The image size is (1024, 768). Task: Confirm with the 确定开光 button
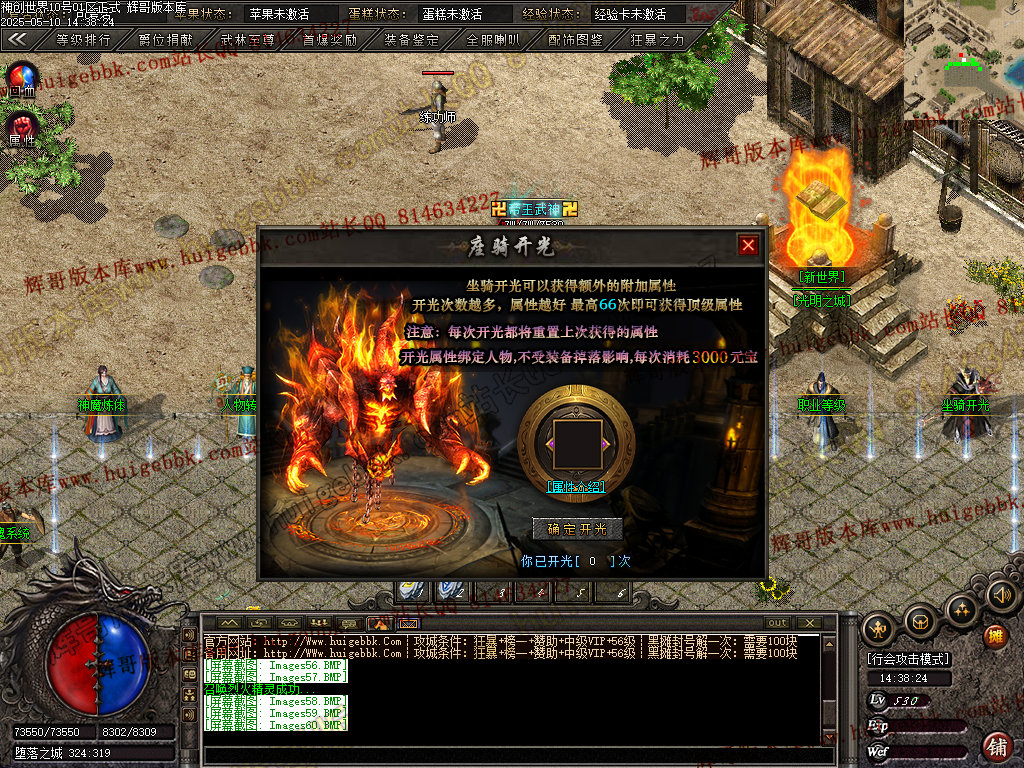tap(578, 529)
